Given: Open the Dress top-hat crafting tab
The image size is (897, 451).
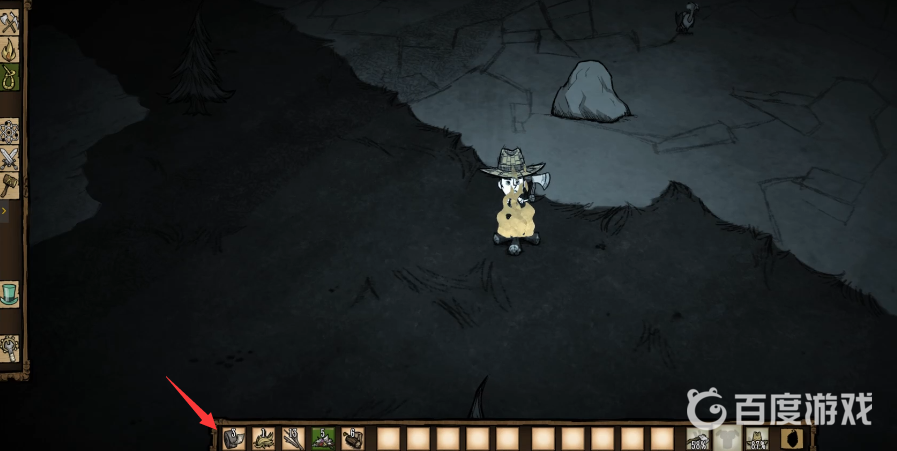Looking at the screenshot, I should (x=10, y=293).
